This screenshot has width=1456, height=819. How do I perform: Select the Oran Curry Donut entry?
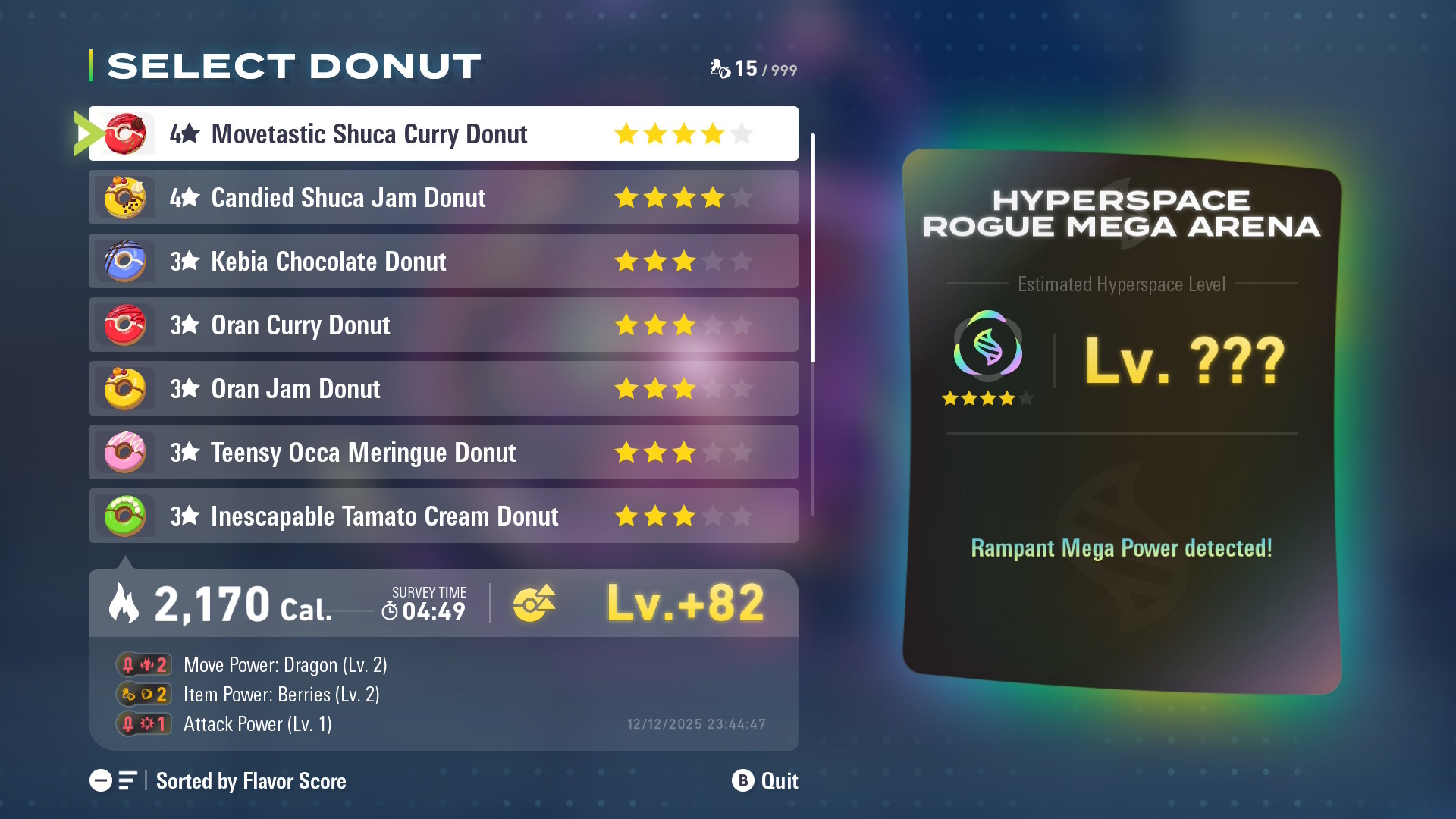444,325
